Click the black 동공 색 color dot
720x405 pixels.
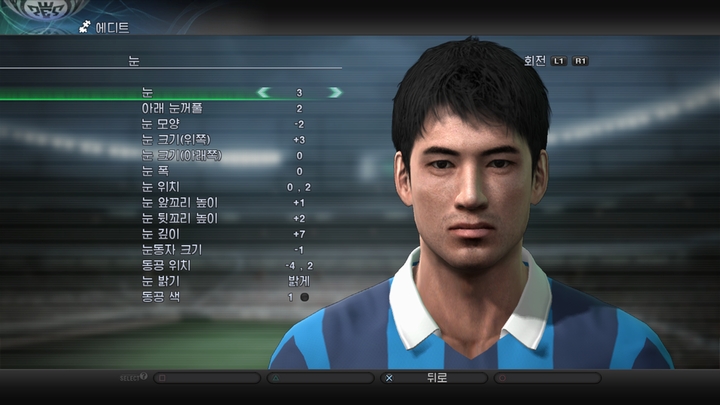click(305, 297)
